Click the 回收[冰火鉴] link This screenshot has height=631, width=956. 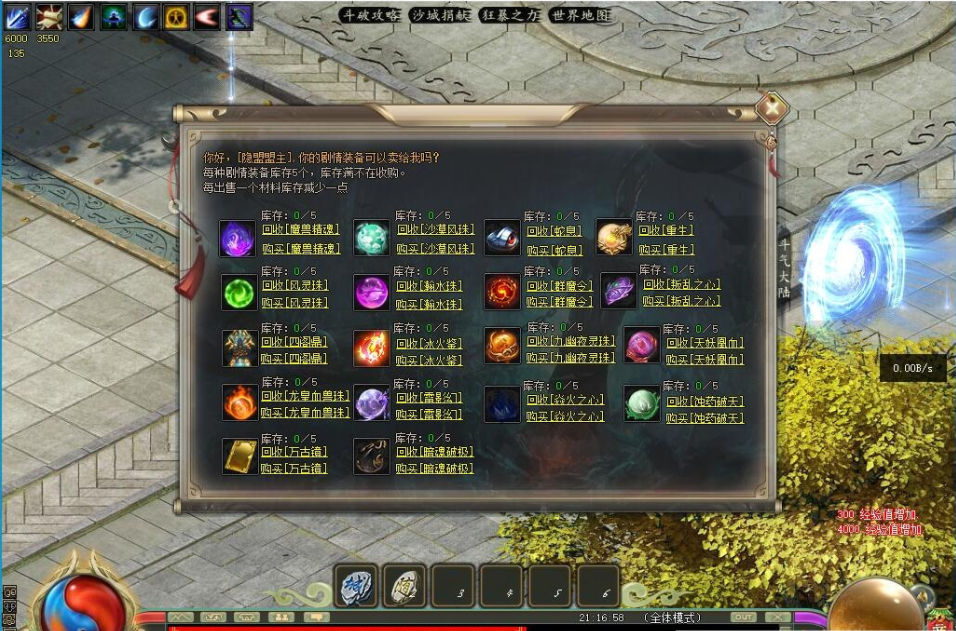424,342
